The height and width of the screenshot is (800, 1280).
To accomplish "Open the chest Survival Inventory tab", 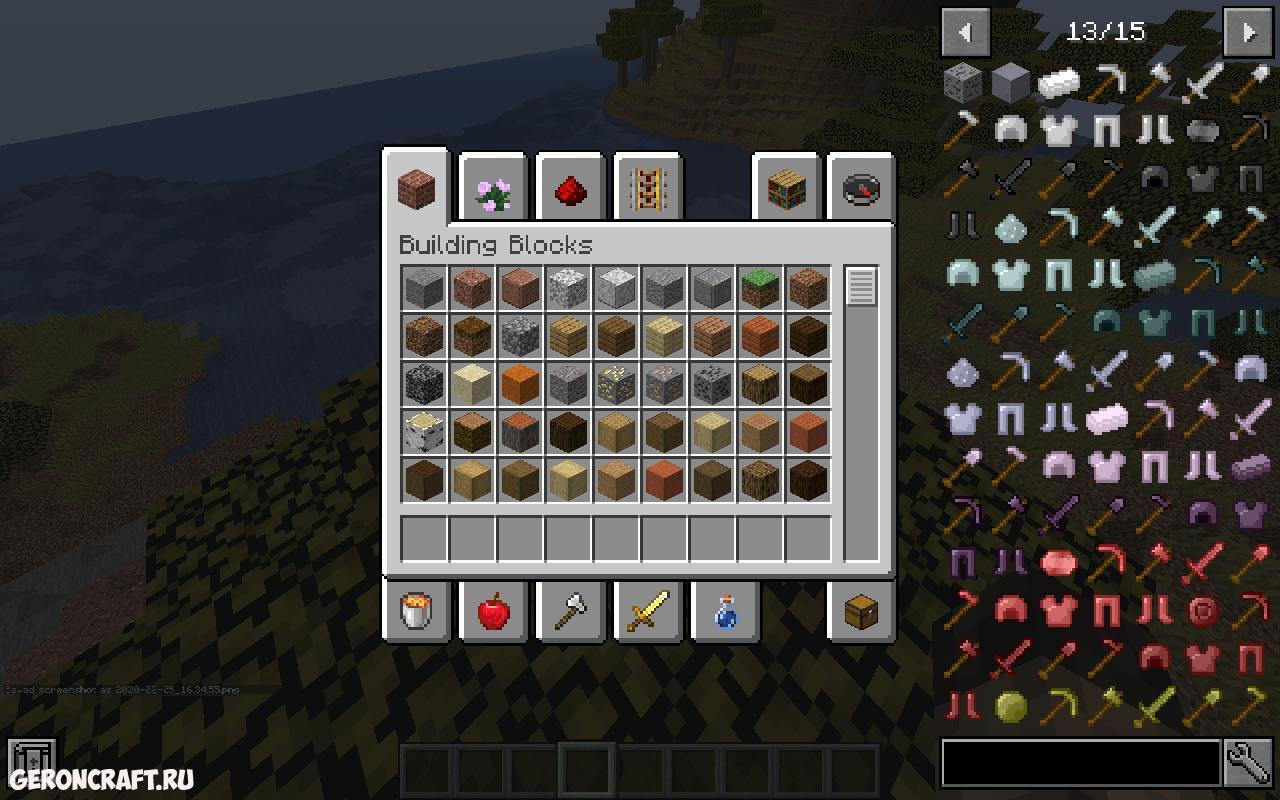I will point(861,610).
